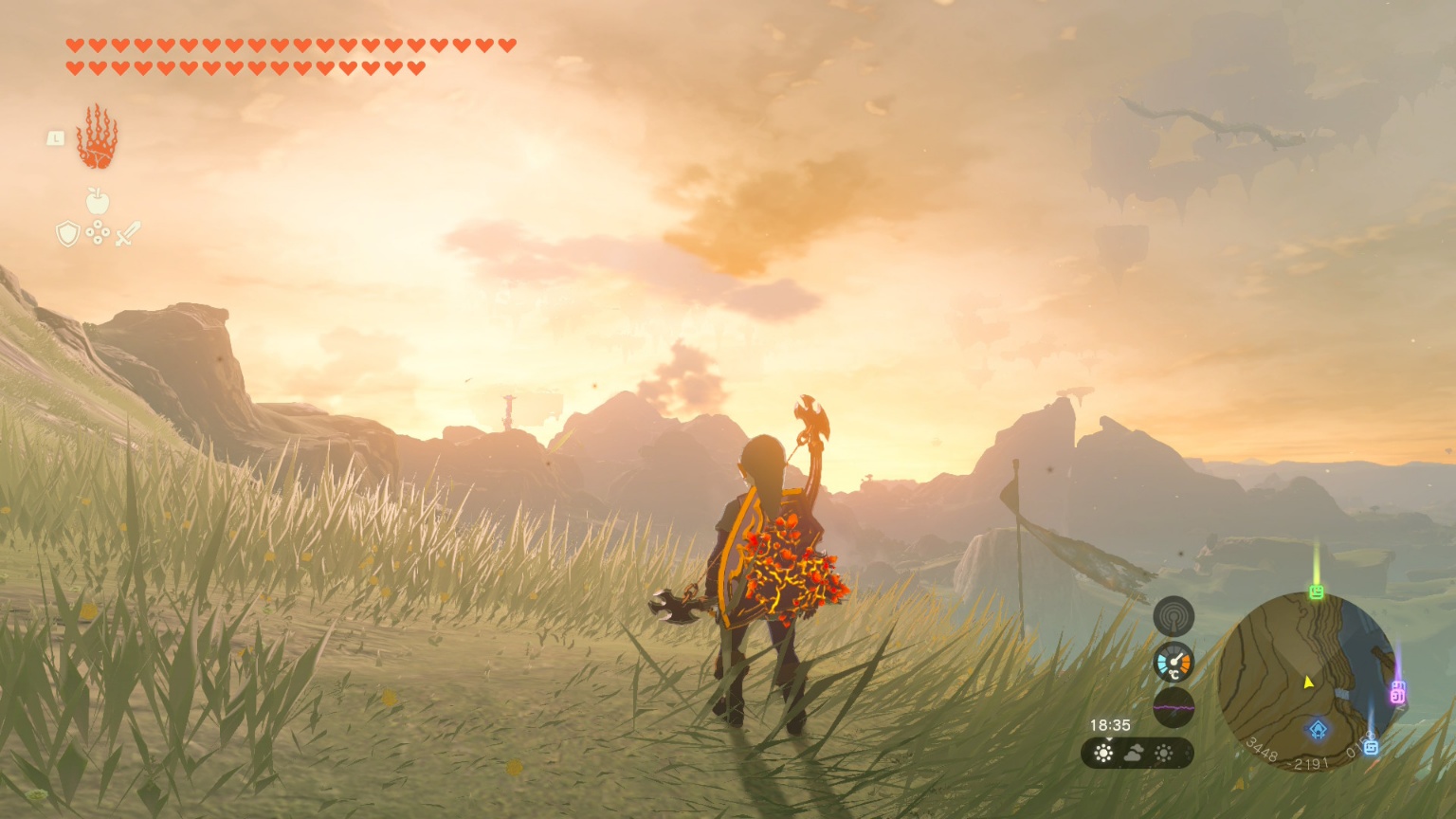Screen dimensions: 1456x819
Task: Select the pink marker on the minimap edge
Action: pos(1397,693)
